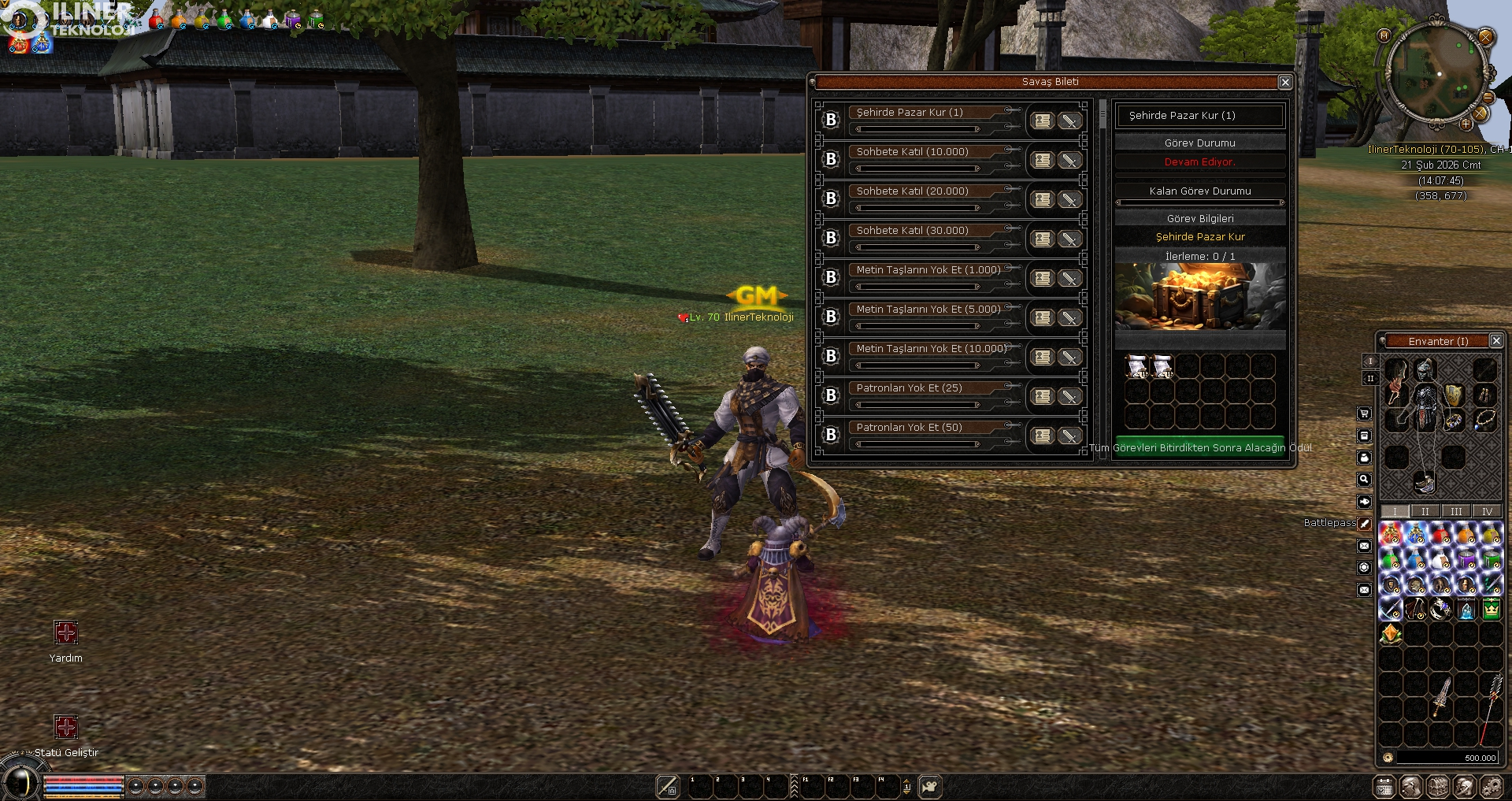Close the Savaş Bileti window

(x=1284, y=82)
